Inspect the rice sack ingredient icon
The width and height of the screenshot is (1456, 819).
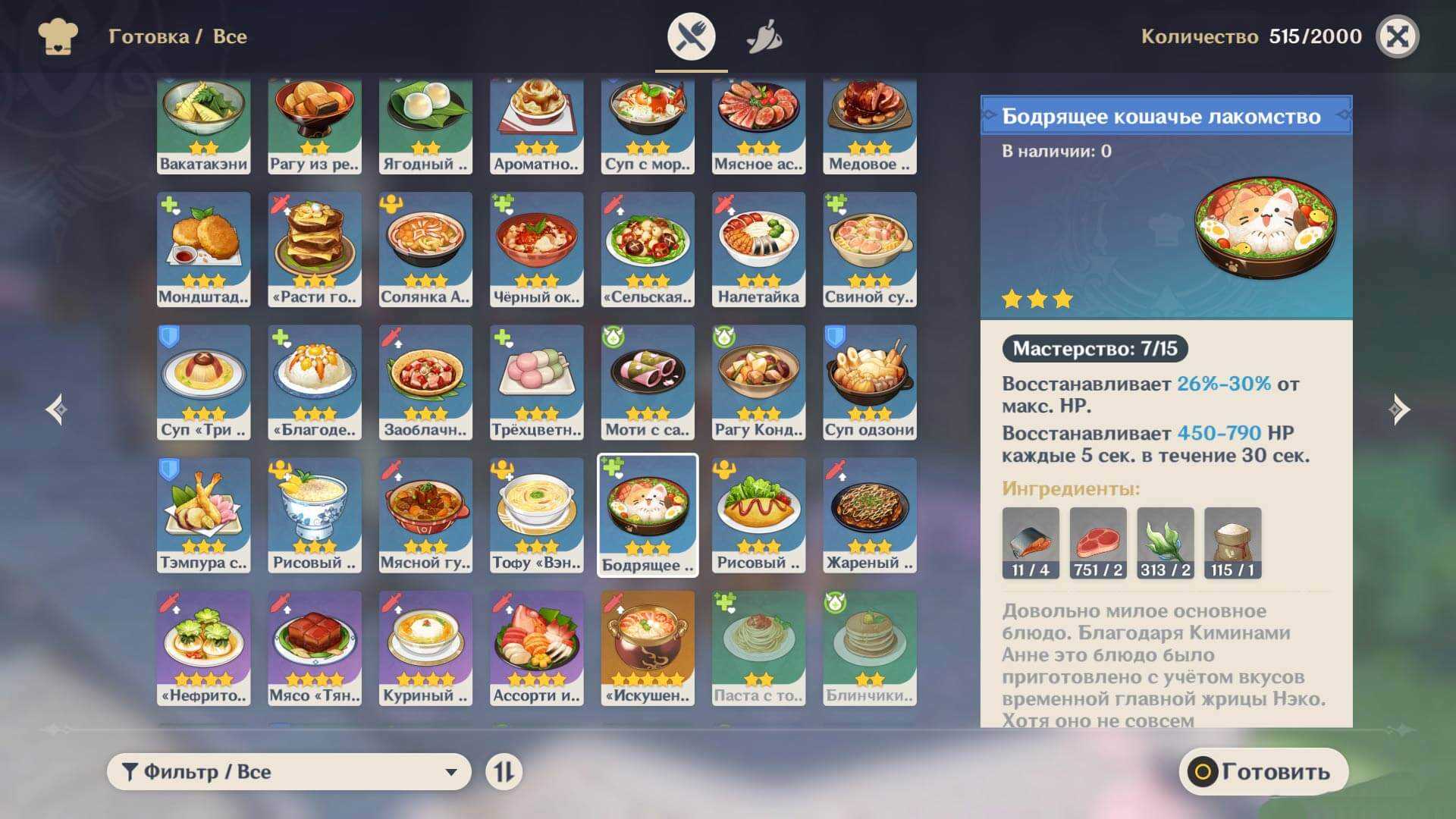(x=1232, y=543)
